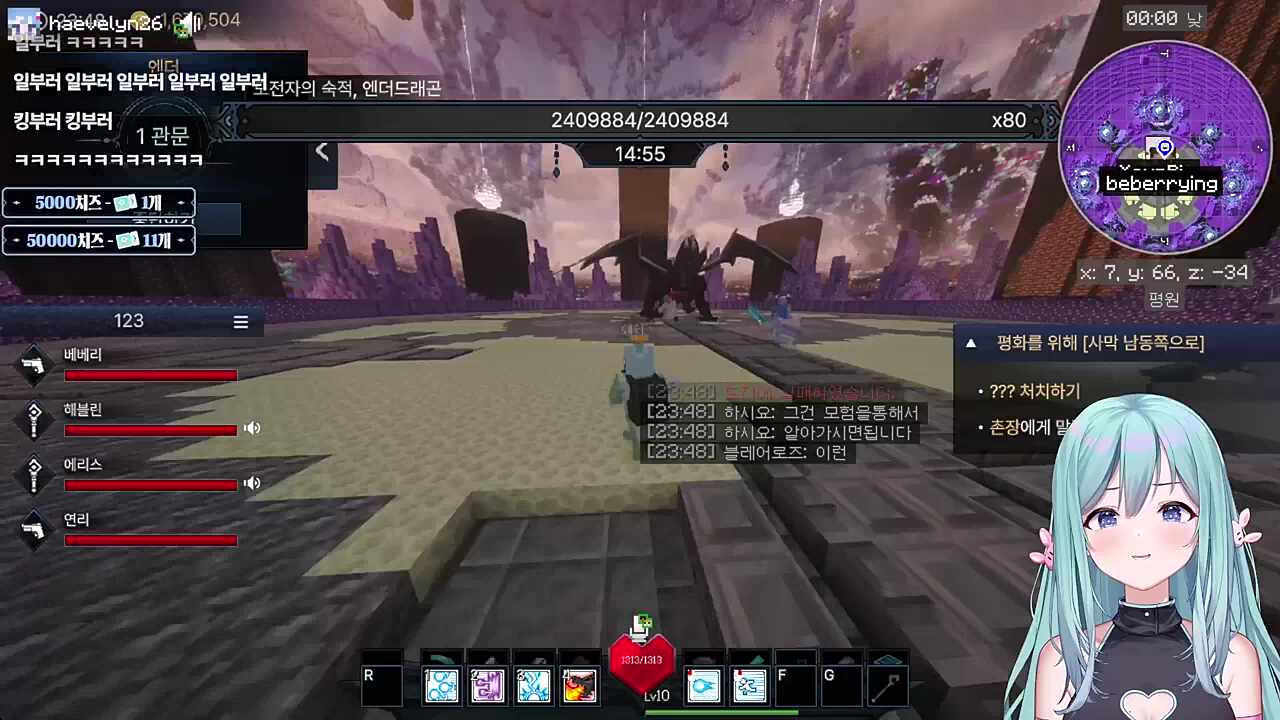Select the fiery gun skill in slot 4
The image size is (1280, 720).
(580, 685)
